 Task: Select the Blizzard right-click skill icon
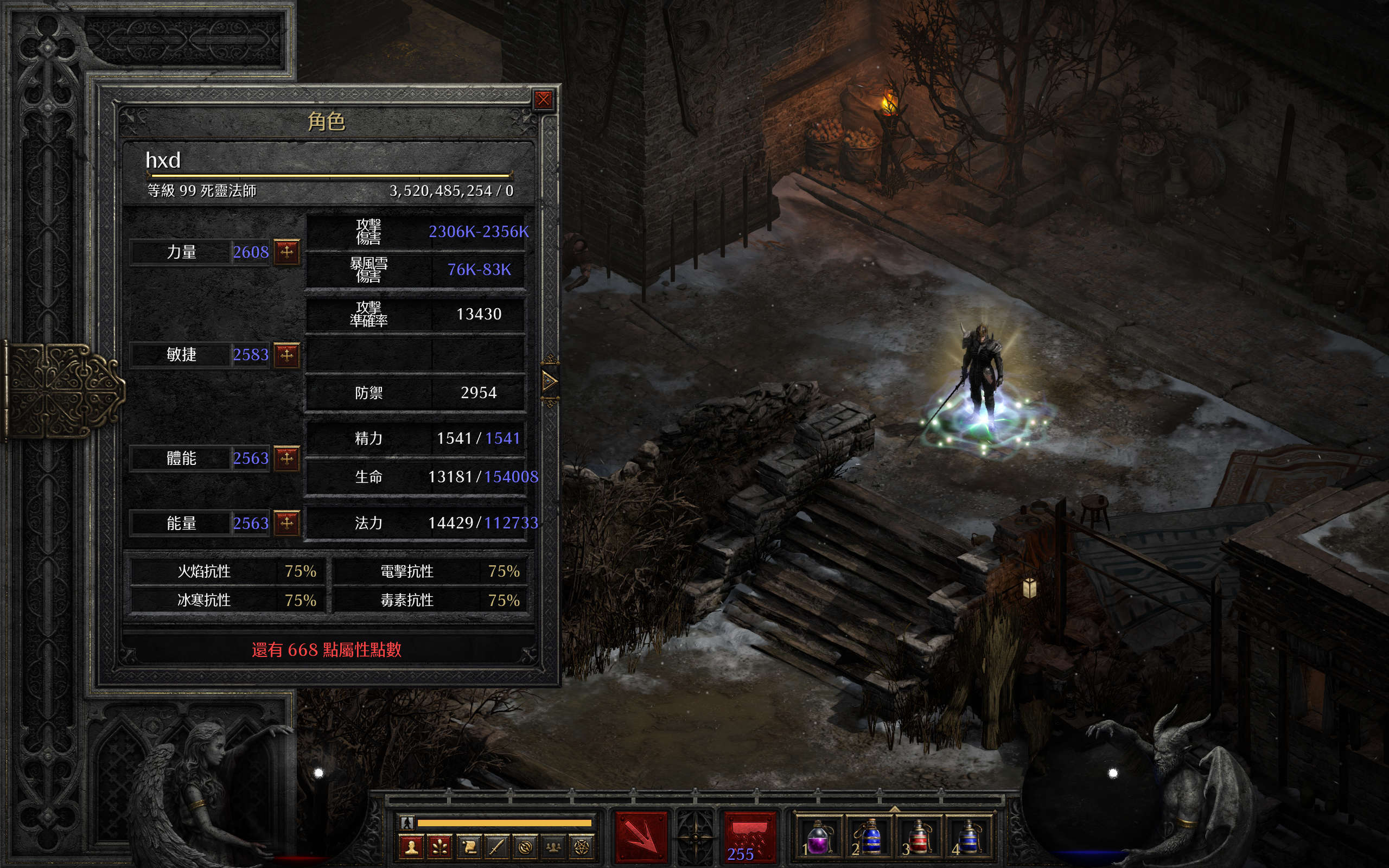pos(749,837)
